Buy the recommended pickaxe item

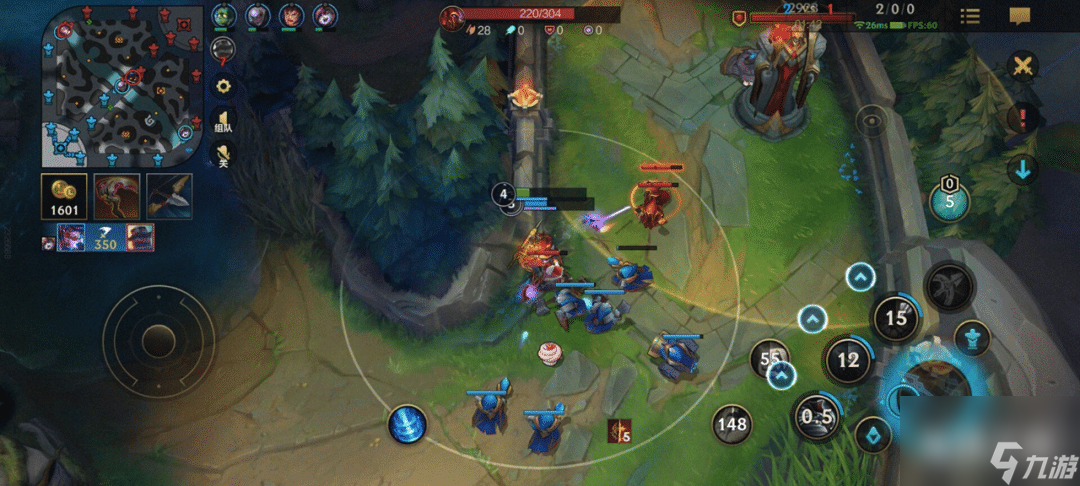point(168,196)
